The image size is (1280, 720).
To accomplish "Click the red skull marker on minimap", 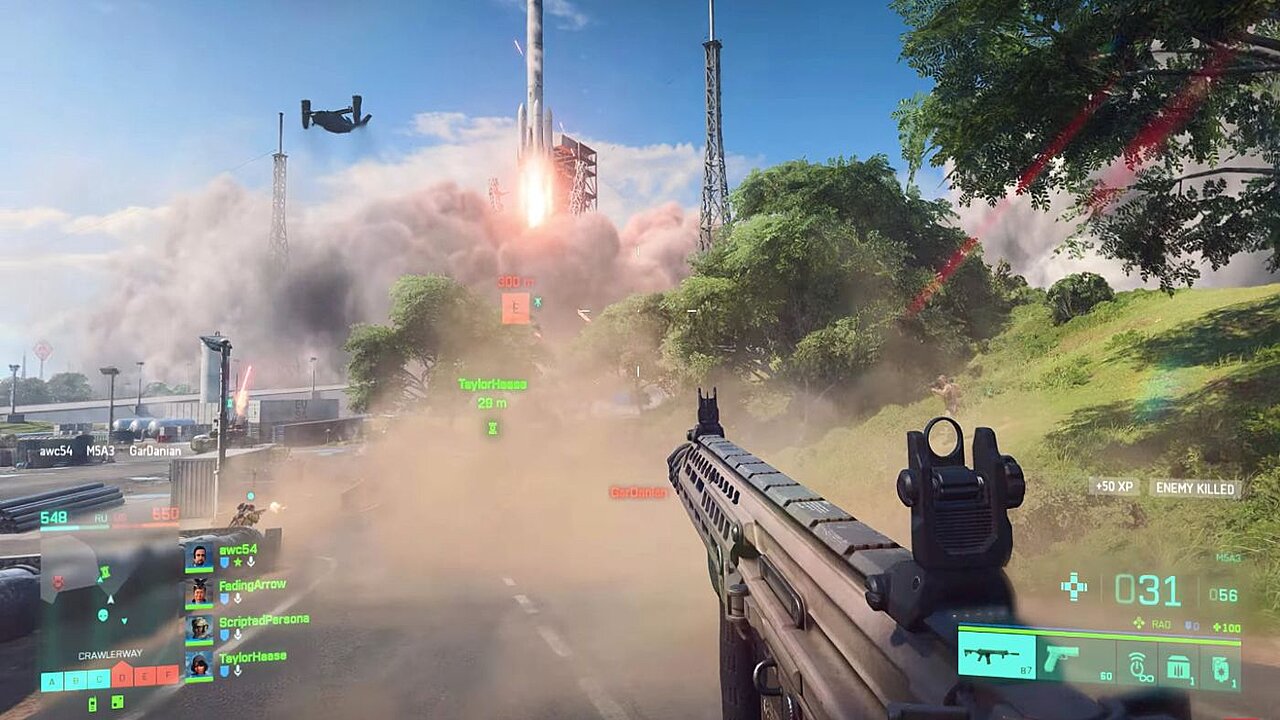I will 59,582.
